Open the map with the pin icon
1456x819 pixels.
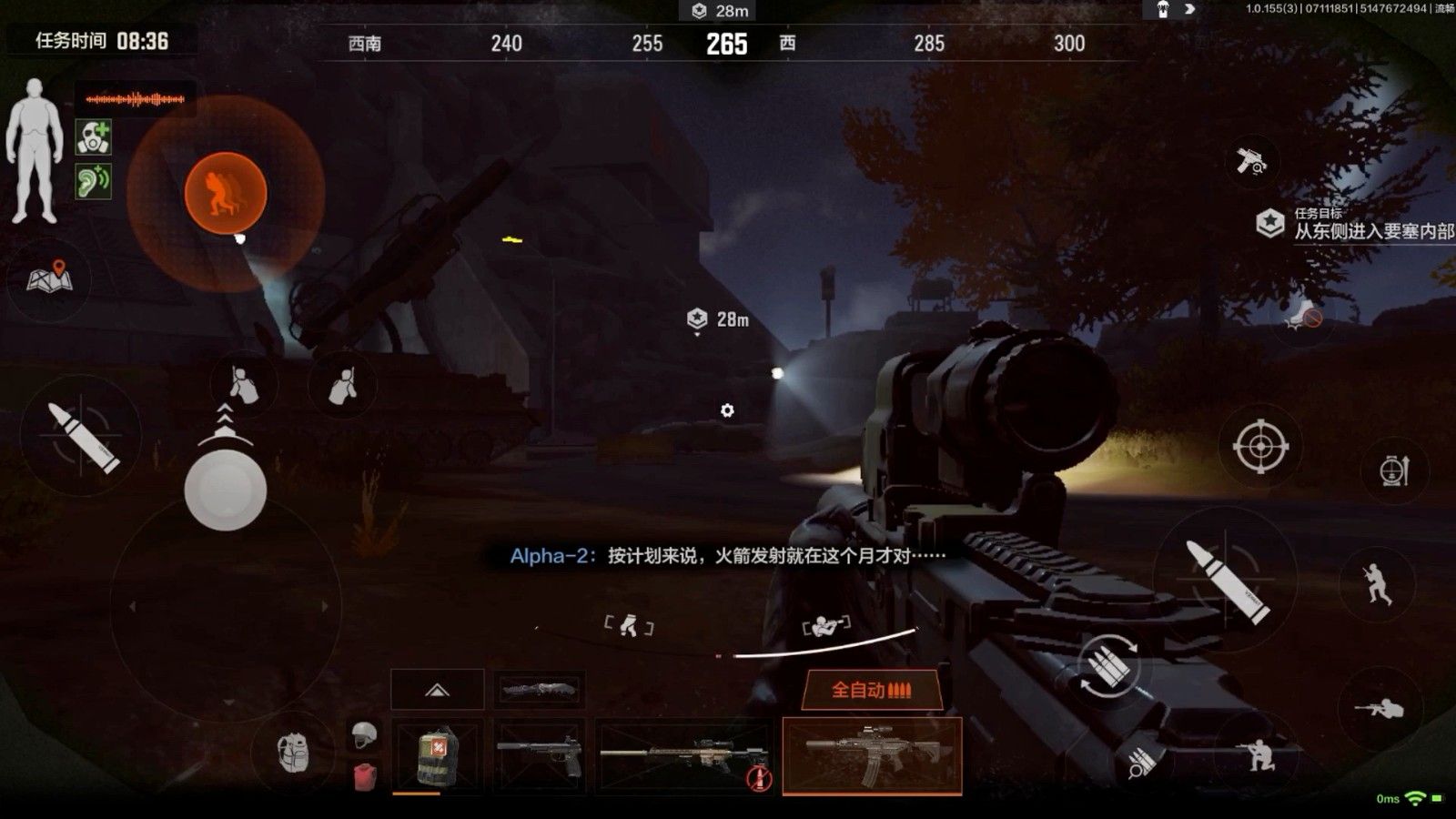coord(49,278)
